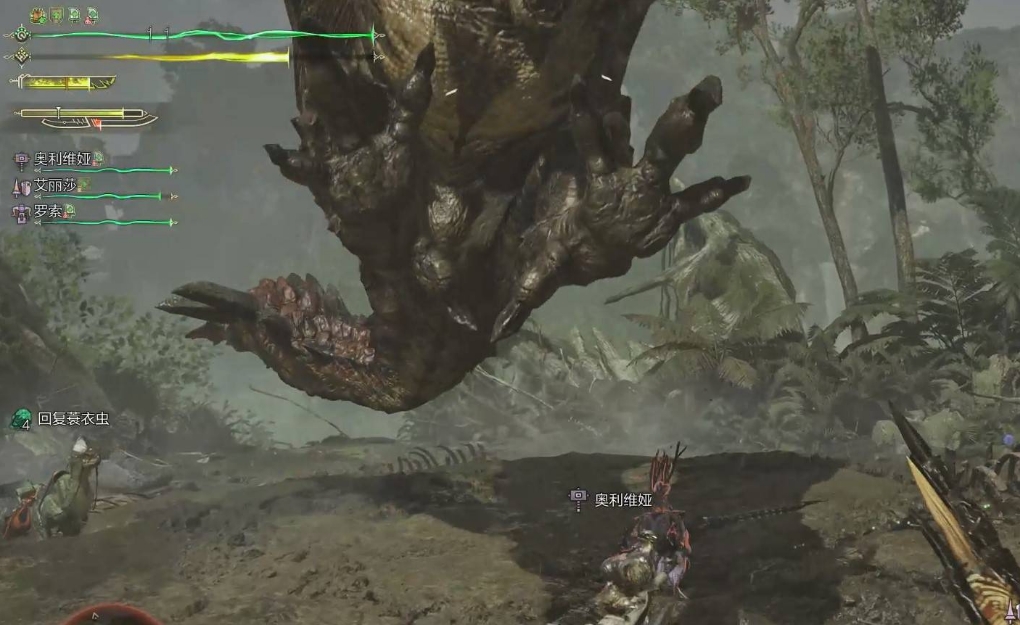1020x625 pixels.
Task: Click the shield-shaped defense buff icon
Action: [x=57, y=15]
